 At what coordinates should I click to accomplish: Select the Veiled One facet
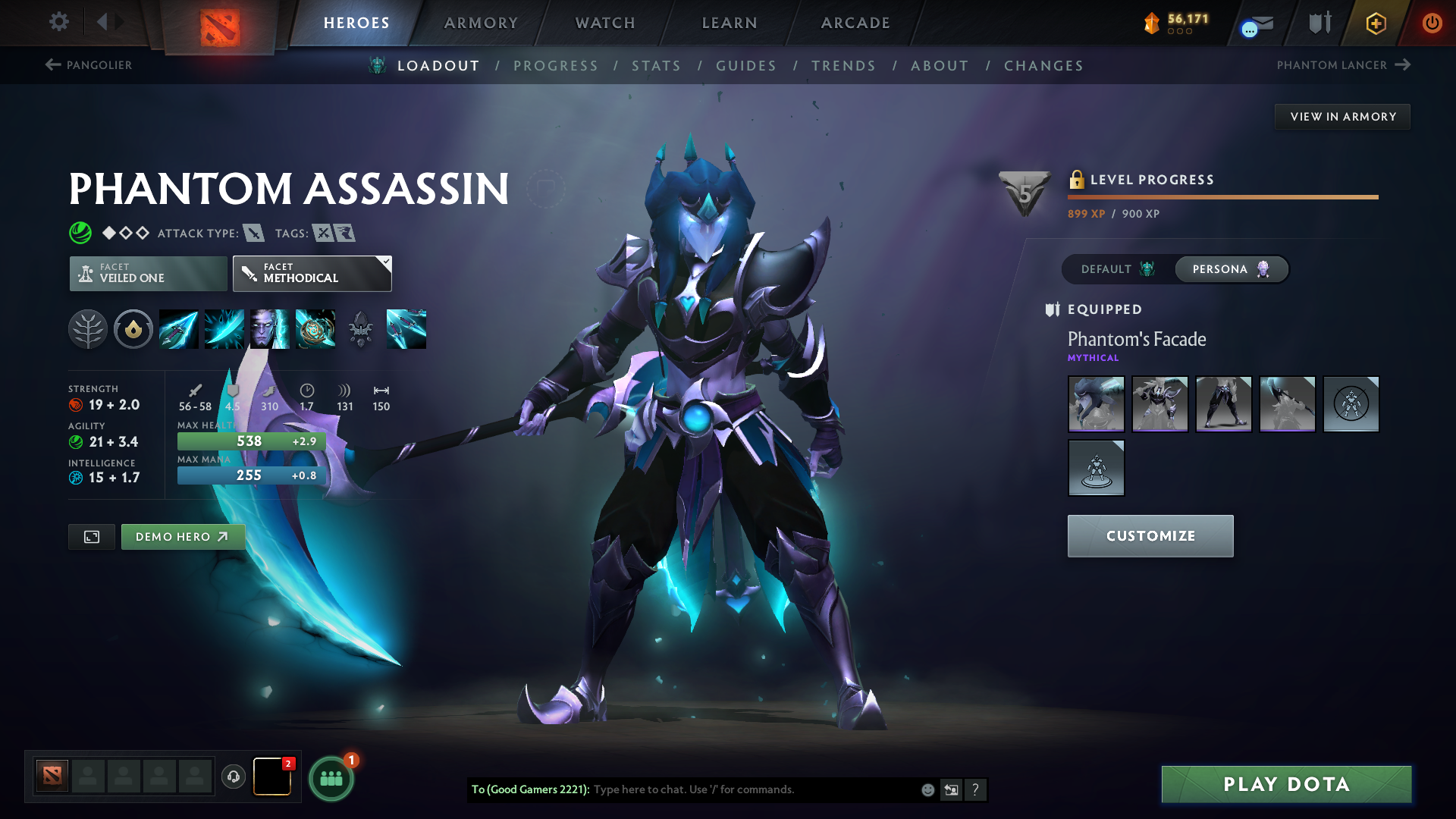(147, 273)
